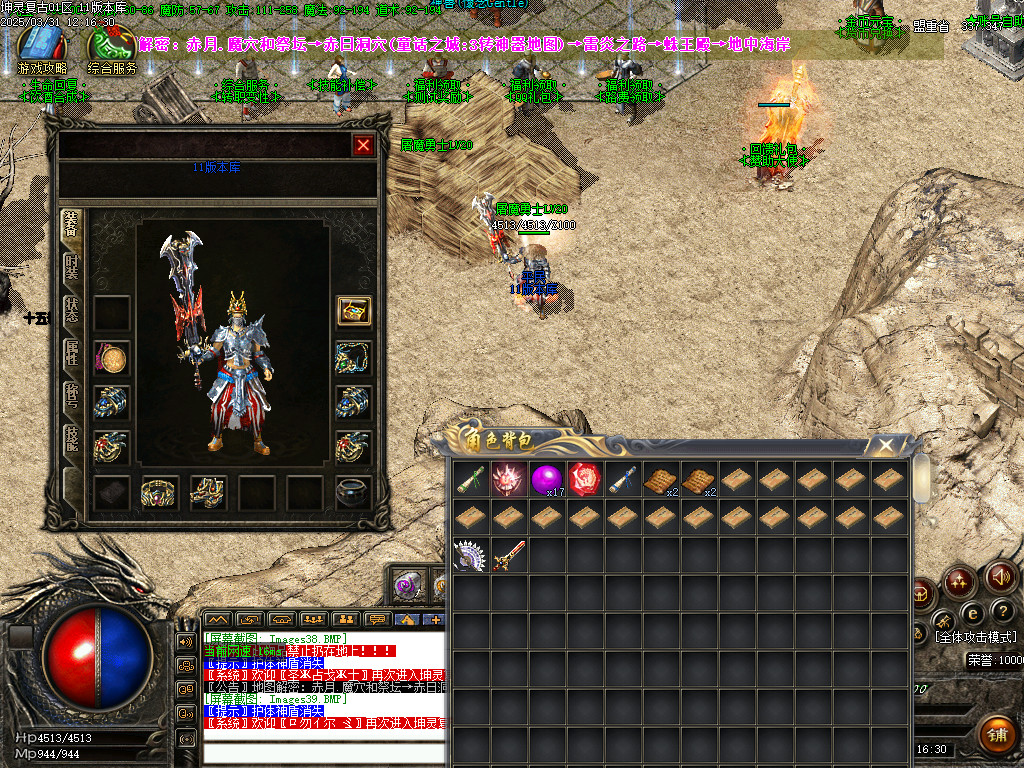Open the 状态 status tab
Viewport: 1024px width, 768px height.
pyautogui.click(x=72, y=309)
